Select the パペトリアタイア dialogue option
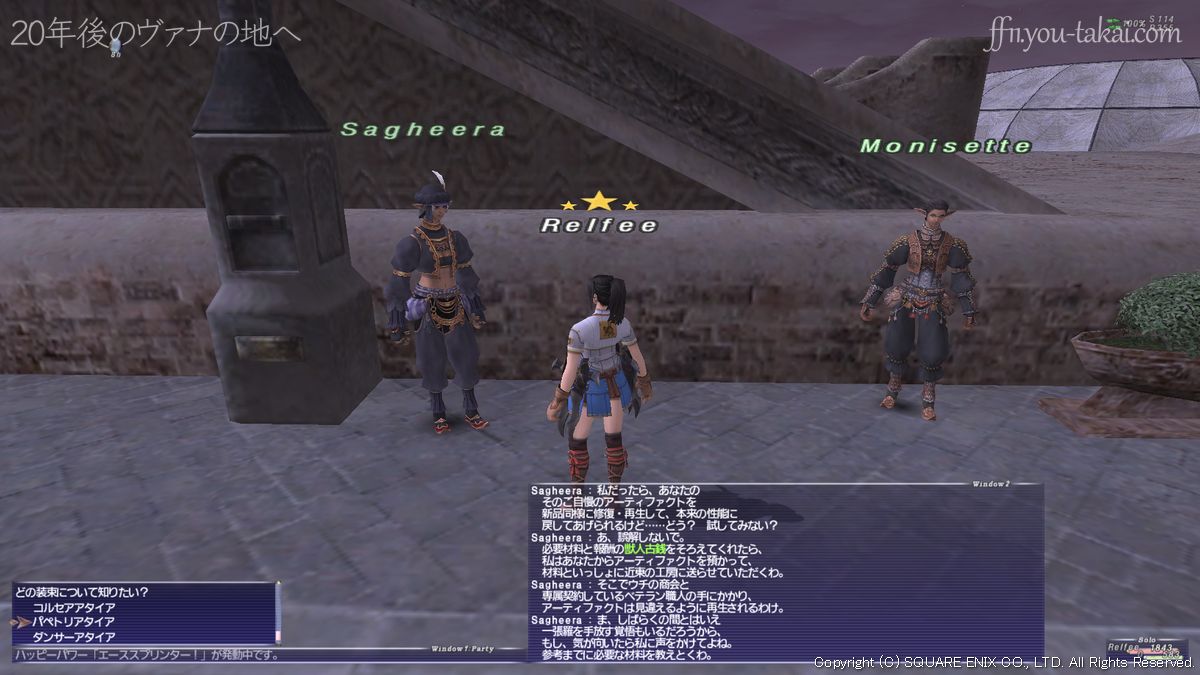Viewport: 1200px width, 675px height. pyautogui.click(x=74, y=622)
